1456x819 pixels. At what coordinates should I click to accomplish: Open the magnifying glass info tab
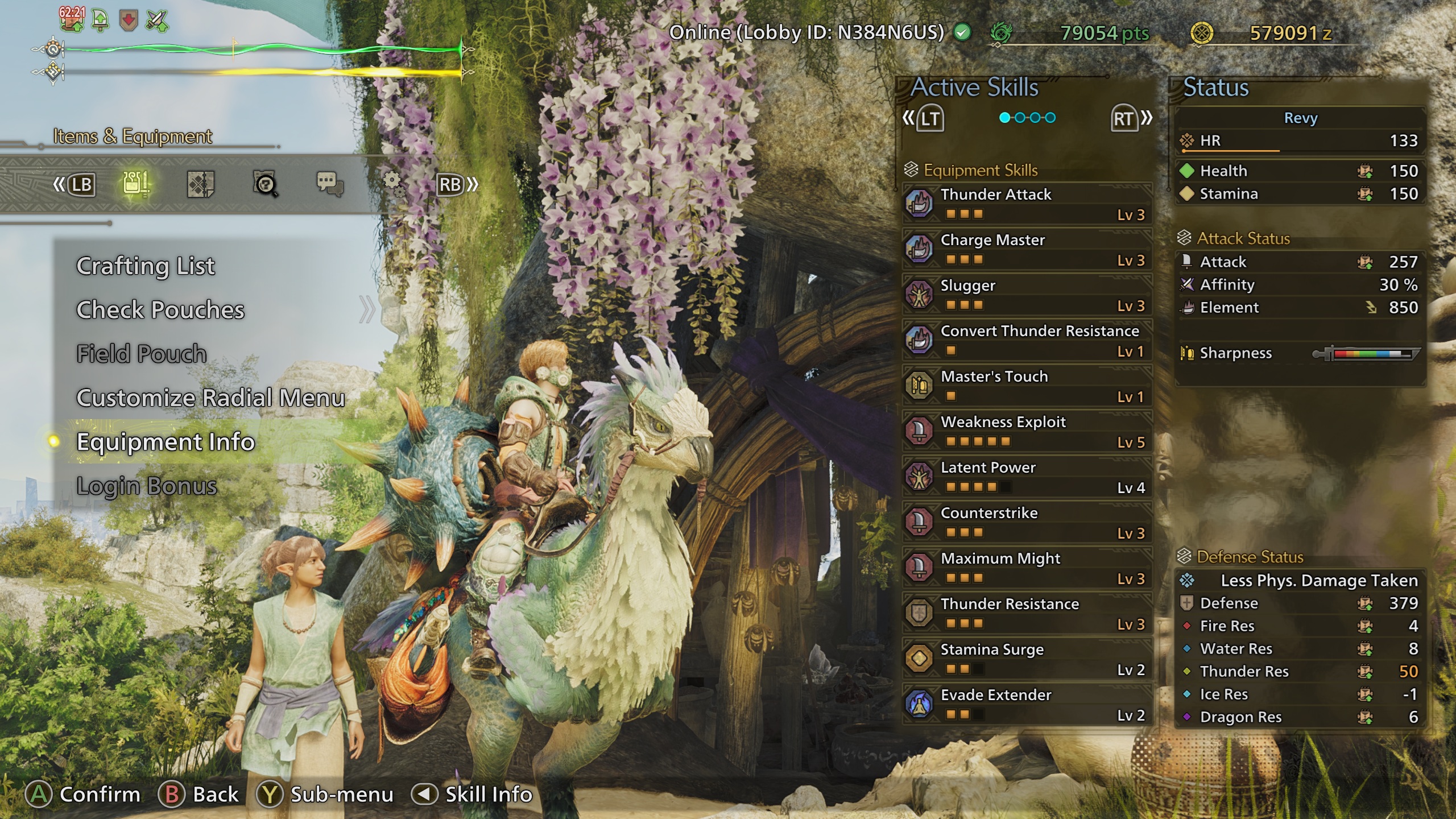[x=265, y=184]
